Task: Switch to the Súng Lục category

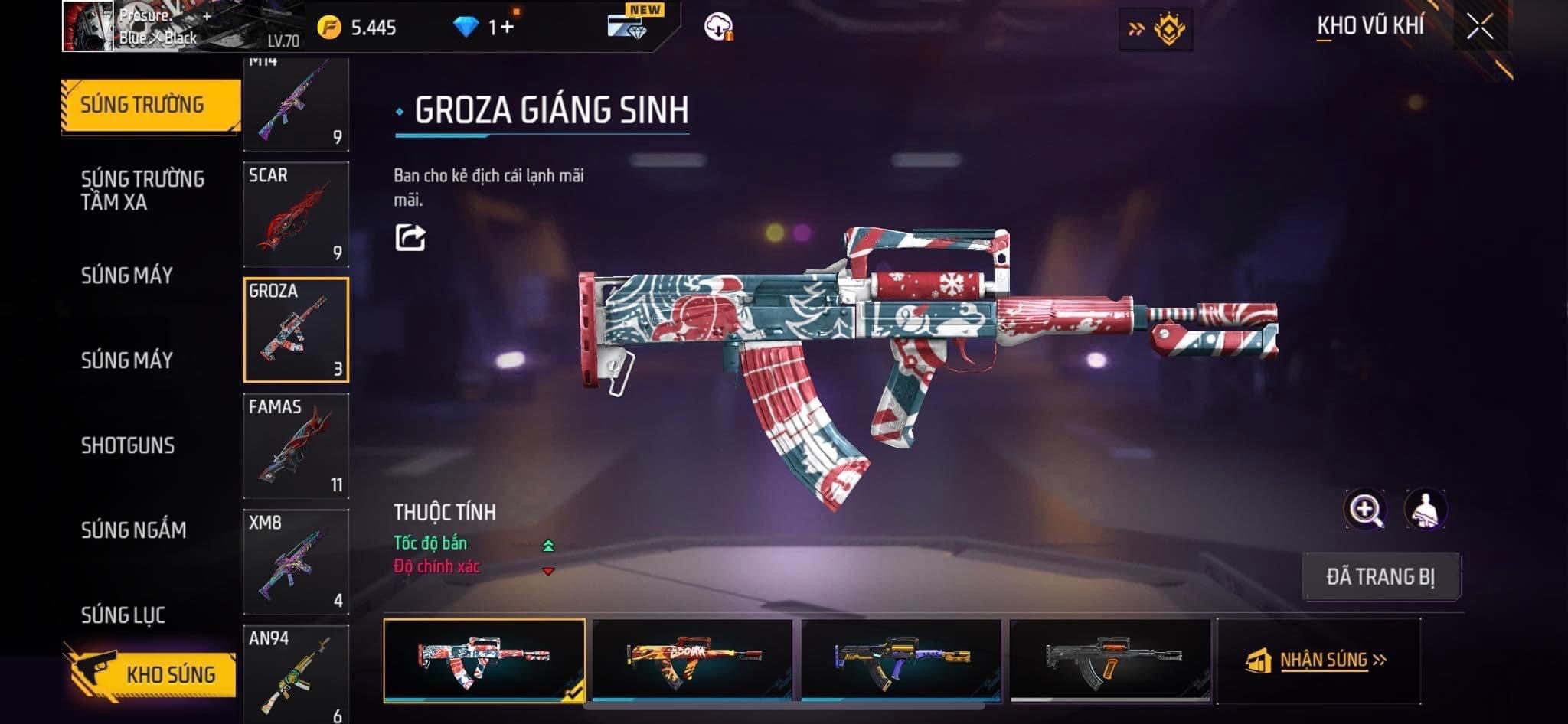Action: pyautogui.click(x=123, y=615)
